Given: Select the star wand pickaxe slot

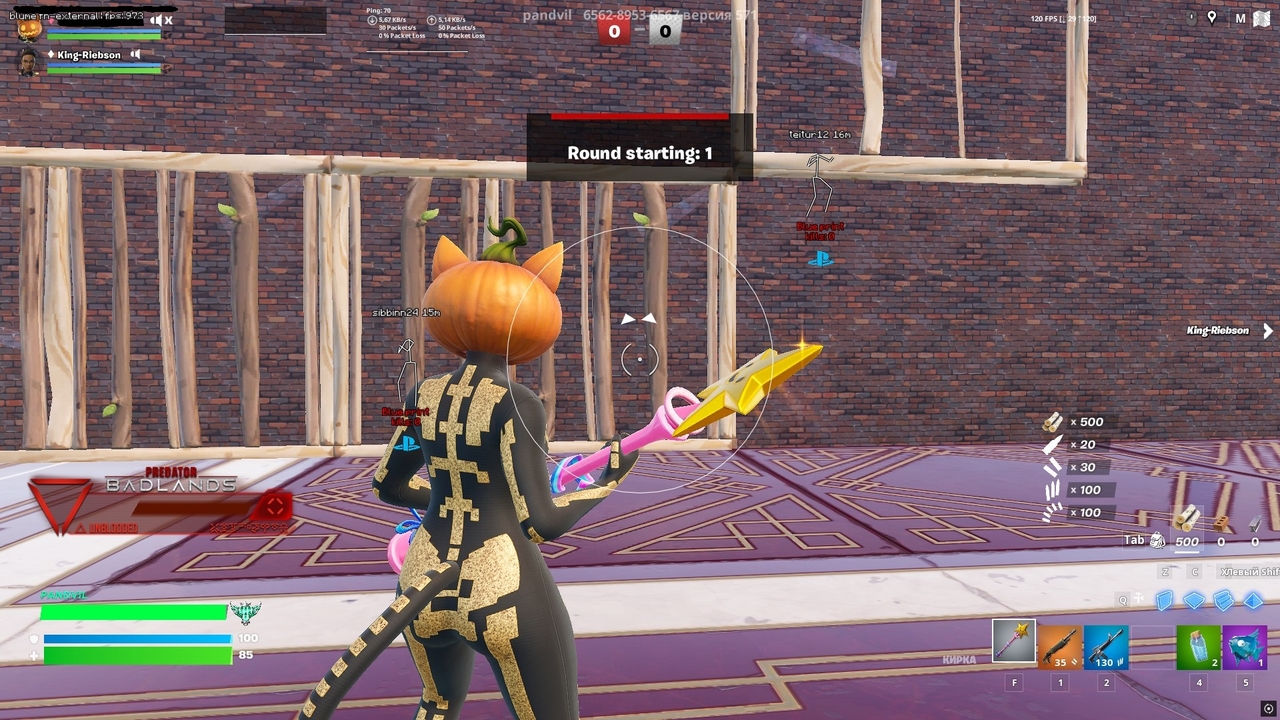Looking at the screenshot, I should click(1013, 642).
